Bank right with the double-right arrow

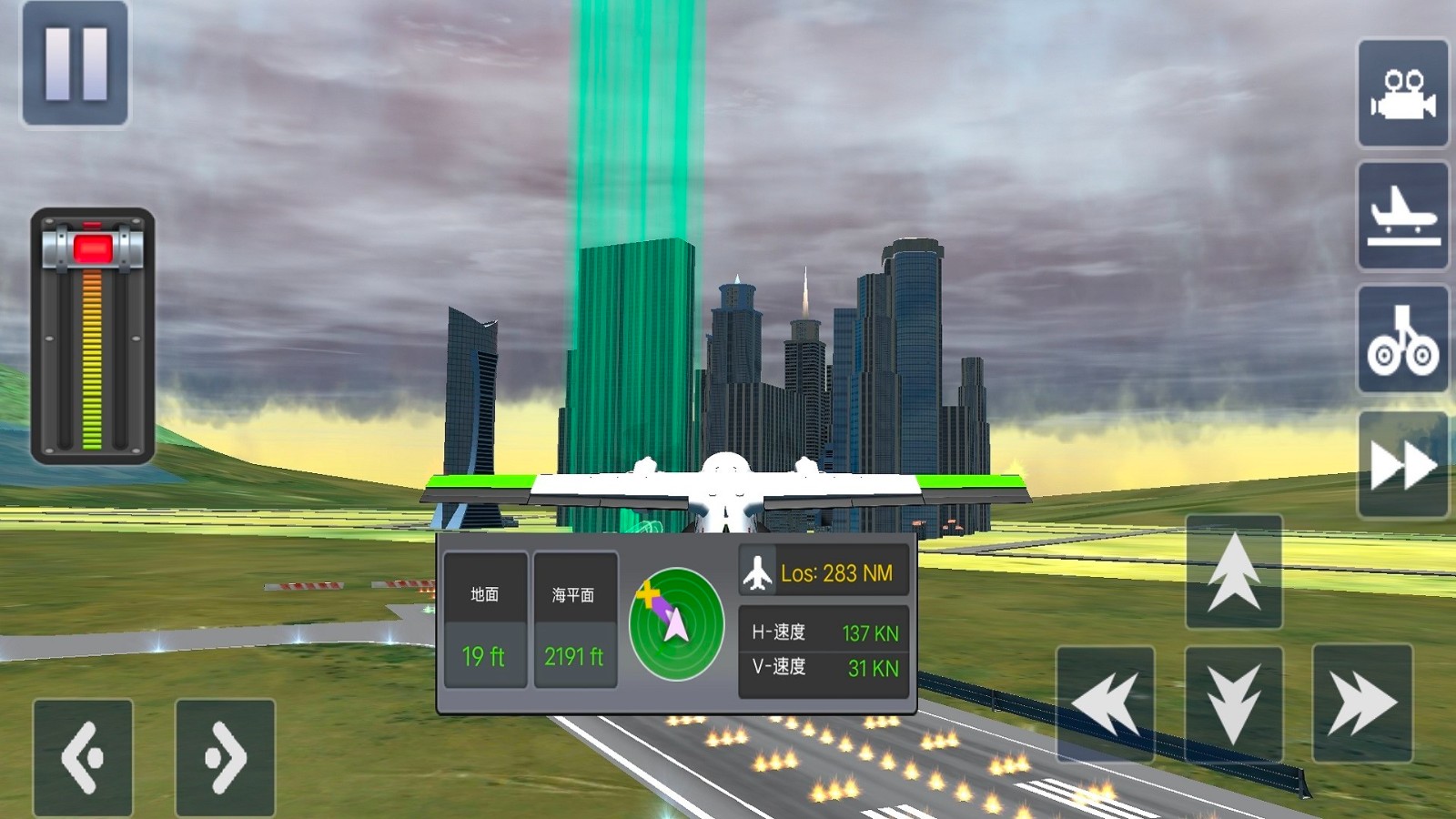(1362, 703)
